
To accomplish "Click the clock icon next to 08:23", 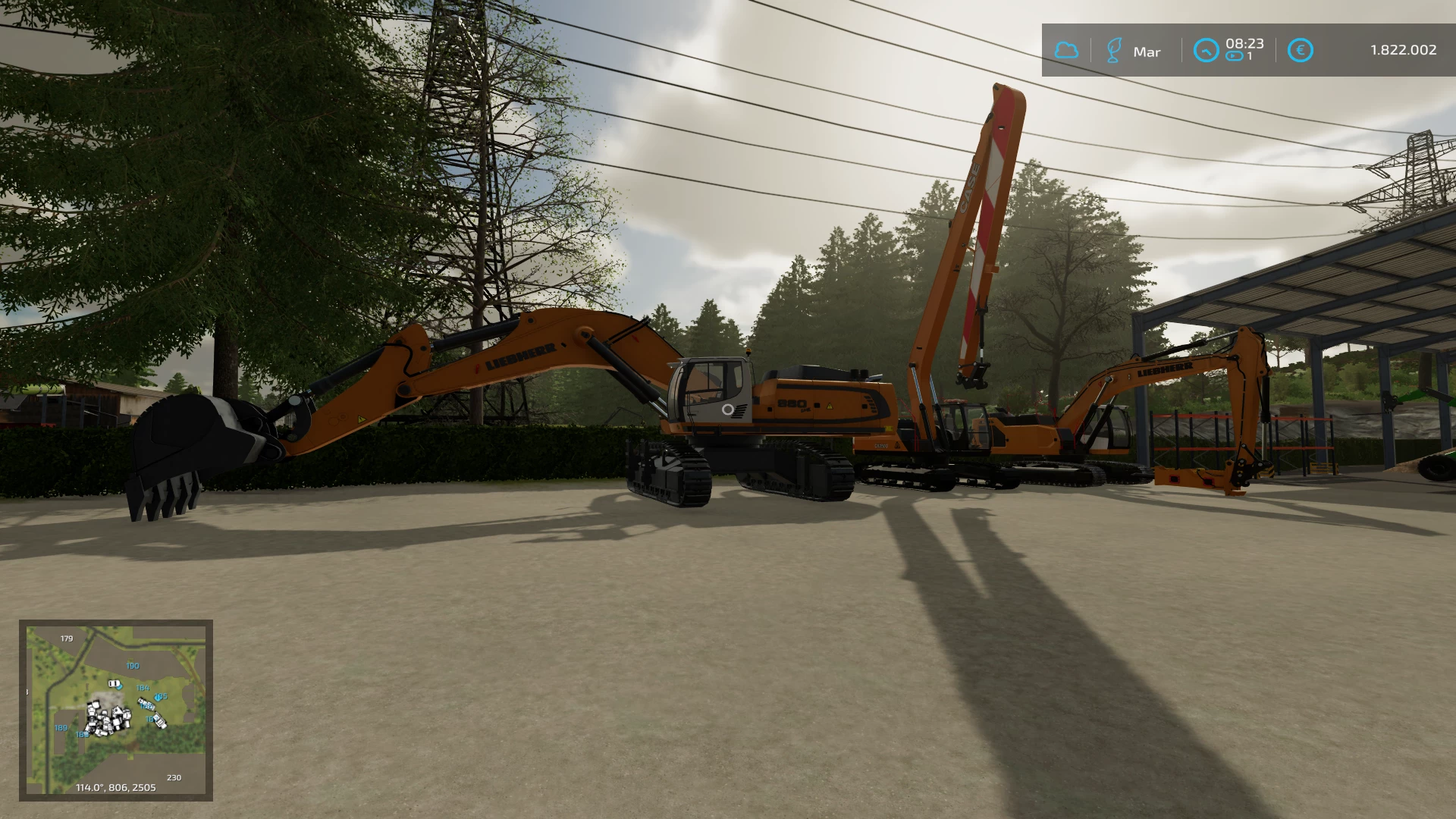I will point(1207,49).
